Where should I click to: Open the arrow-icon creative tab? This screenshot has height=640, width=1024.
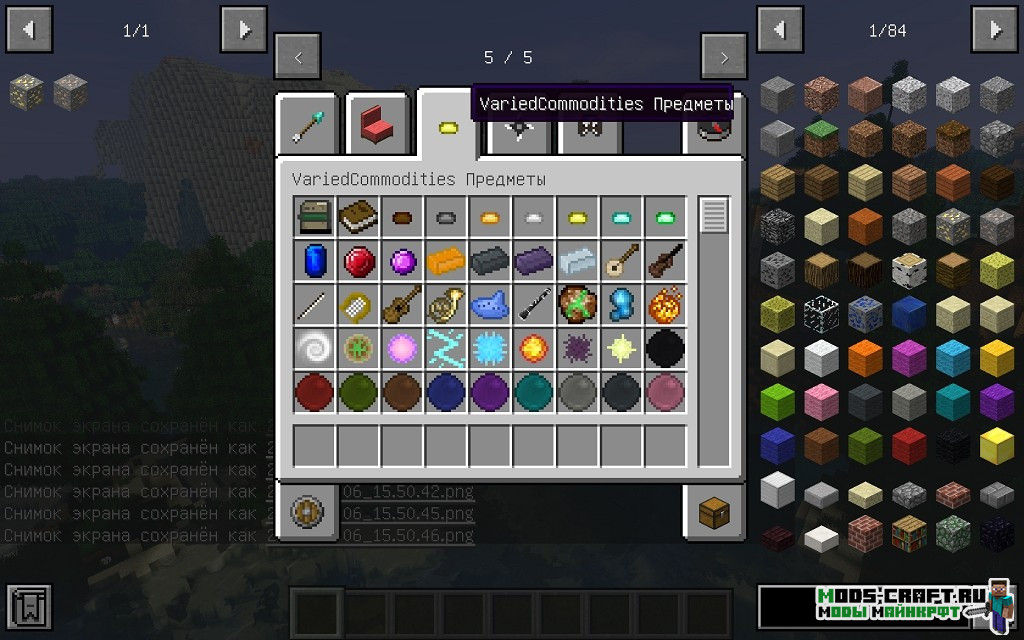click(x=307, y=126)
